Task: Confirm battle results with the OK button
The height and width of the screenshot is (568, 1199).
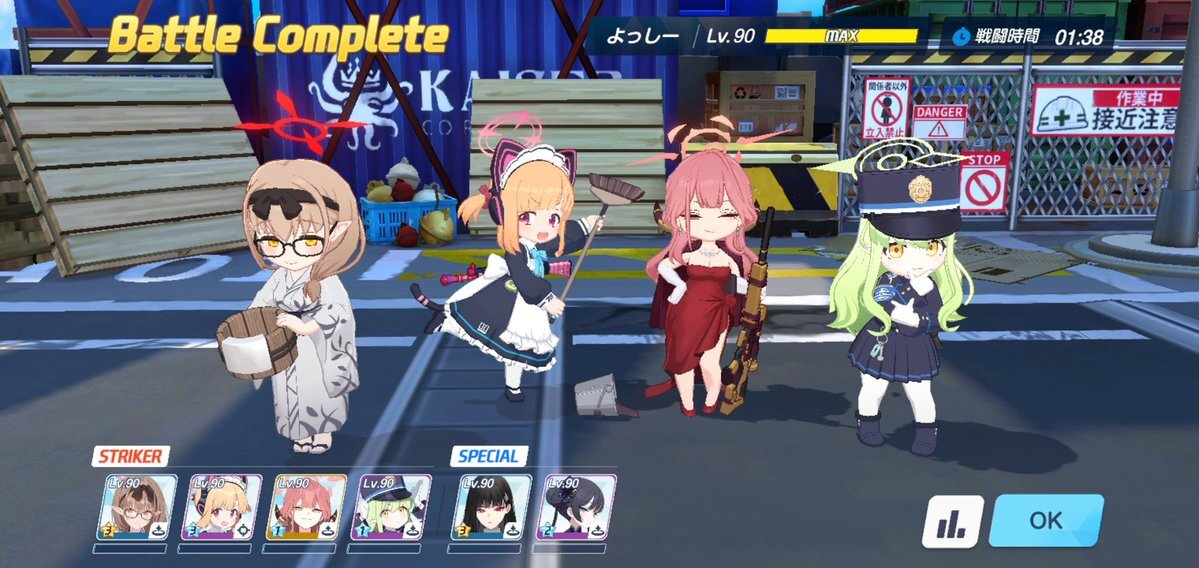Action: pyautogui.click(x=1045, y=520)
